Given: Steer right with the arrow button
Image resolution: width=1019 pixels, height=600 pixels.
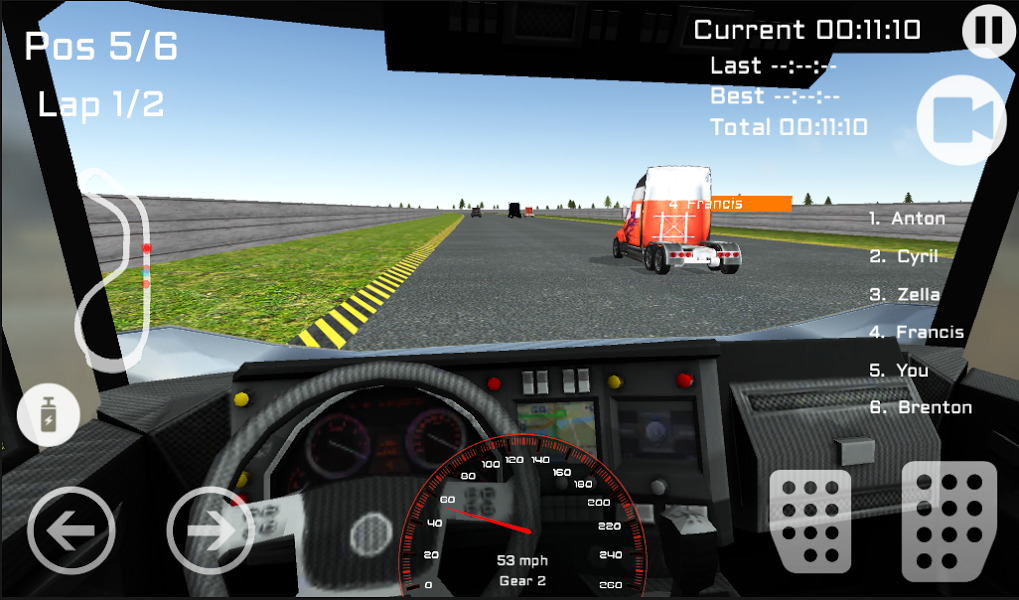Looking at the screenshot, I should pos(210,529).
